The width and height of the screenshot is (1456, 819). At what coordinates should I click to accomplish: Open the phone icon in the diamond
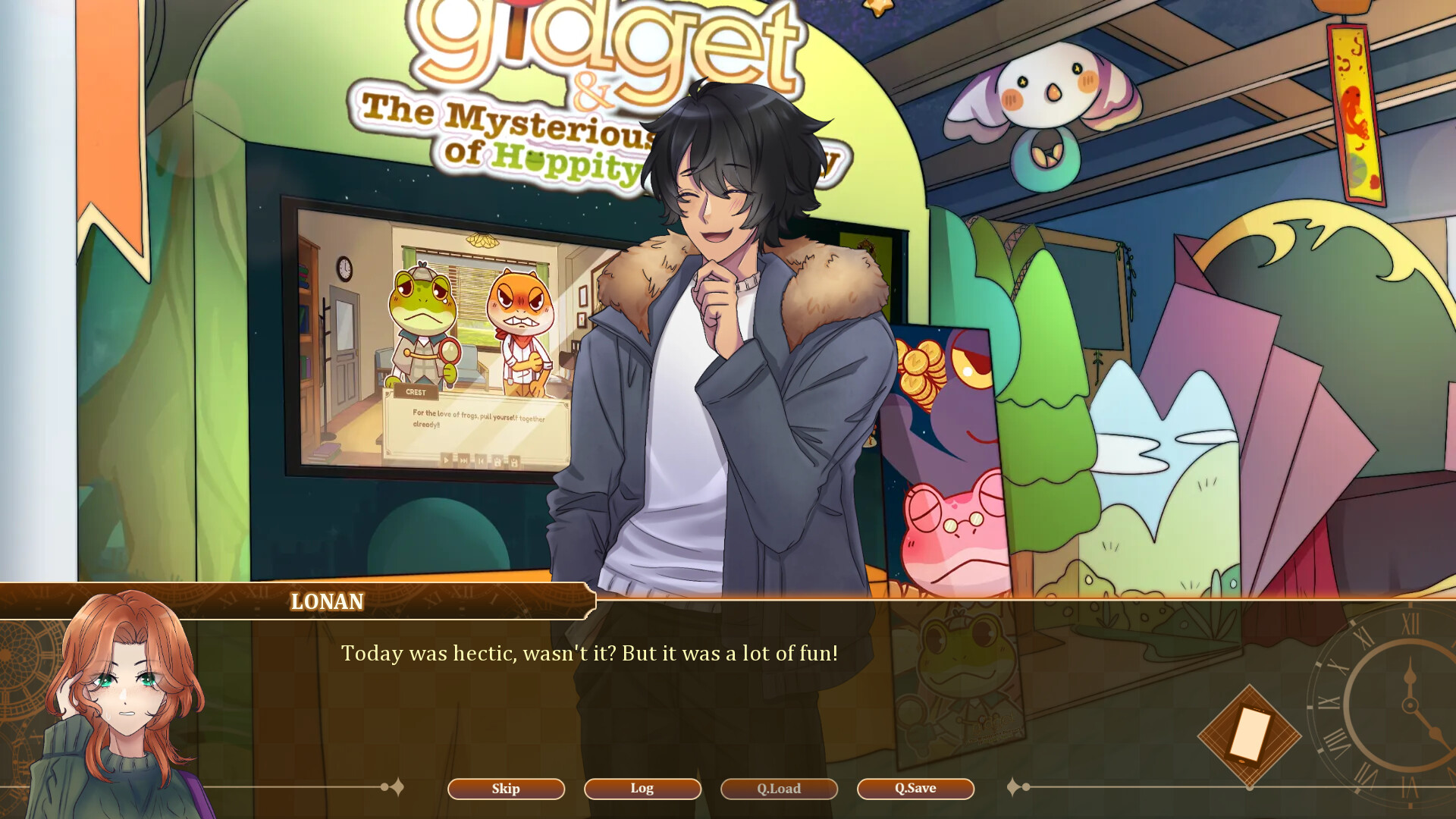(1249, 735)
